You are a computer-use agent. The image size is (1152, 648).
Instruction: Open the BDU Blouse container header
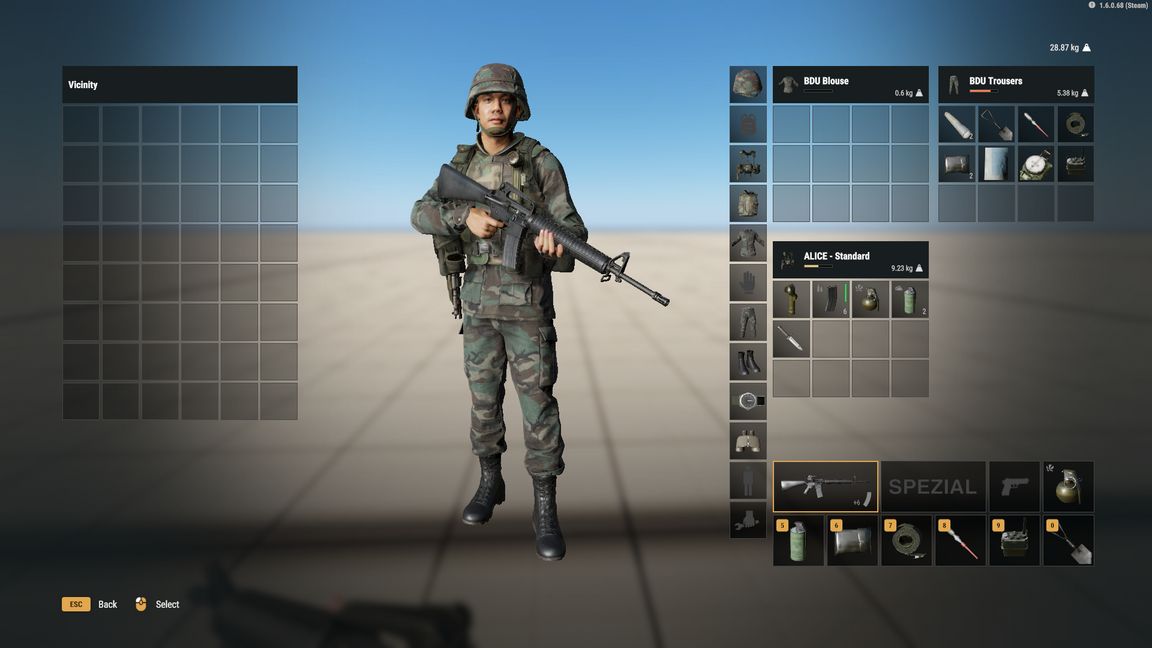pos(850,84)
